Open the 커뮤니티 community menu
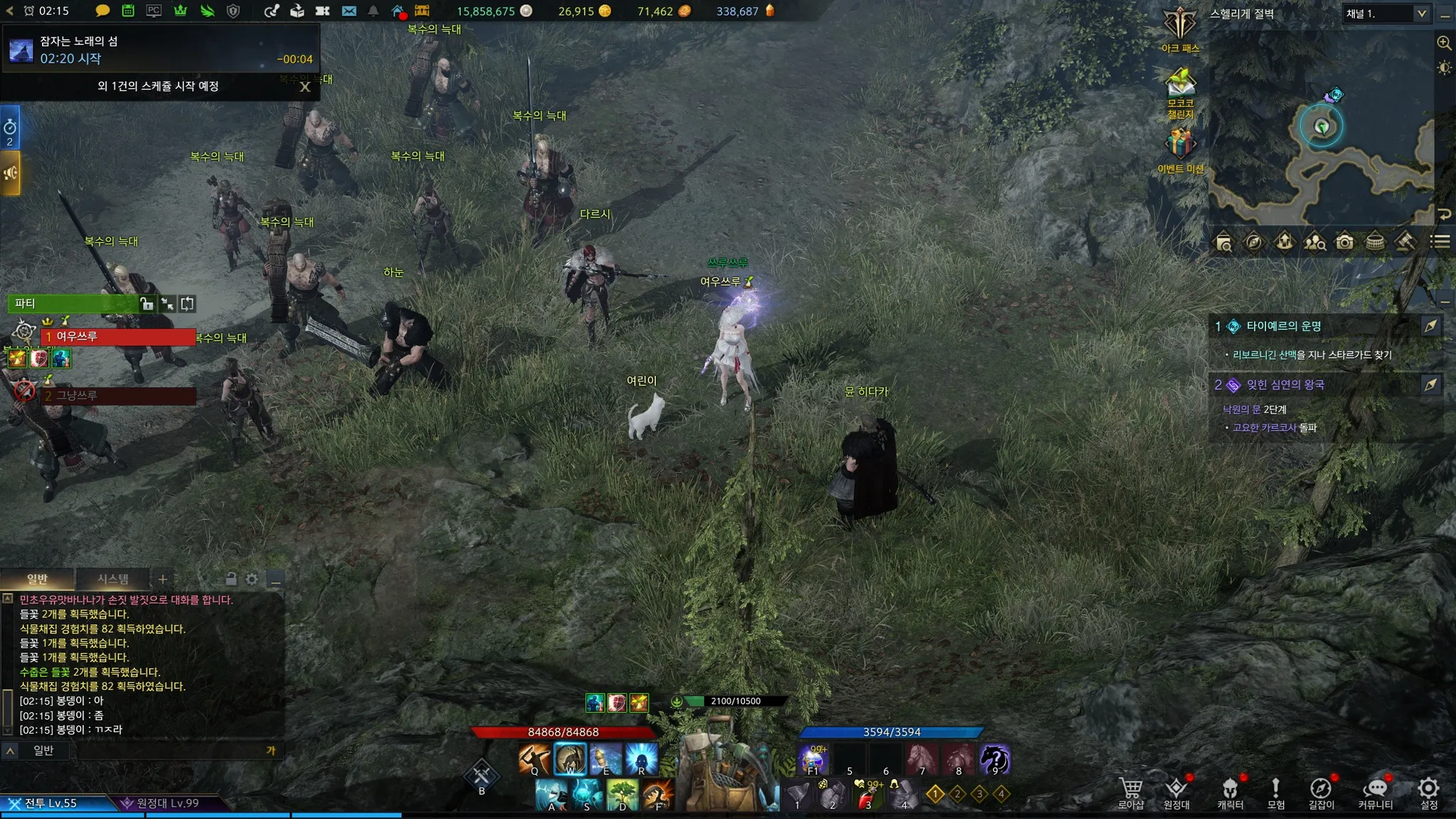Viewport: 1456px width, 819px height. pos(1376,793)
